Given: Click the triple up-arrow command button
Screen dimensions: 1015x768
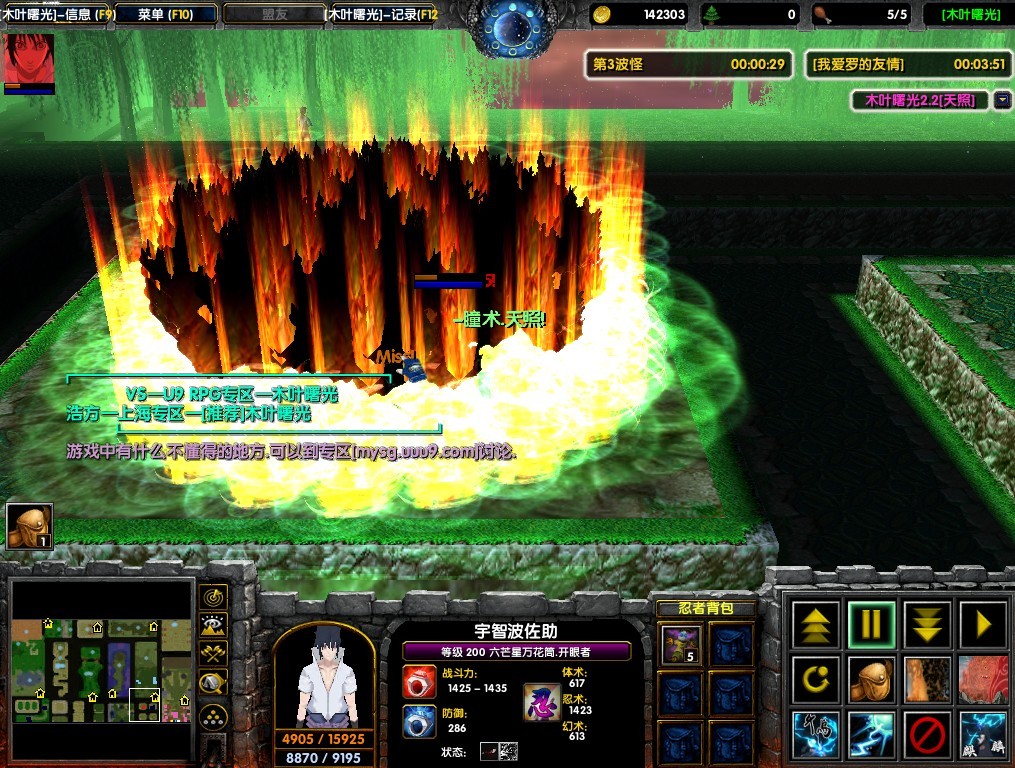Looking at the screenshot, I should click(x=816, y=625).
